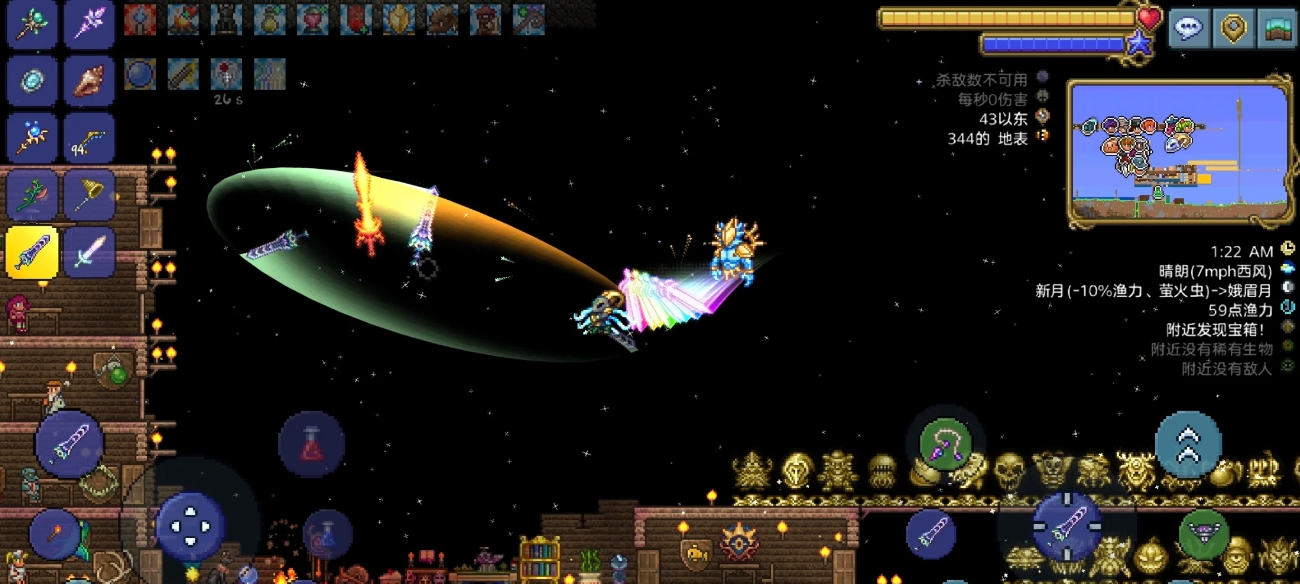
Task: Select the silver-blue sword hotbar slot
Action: pyautogui.click(x=90, y=251)
